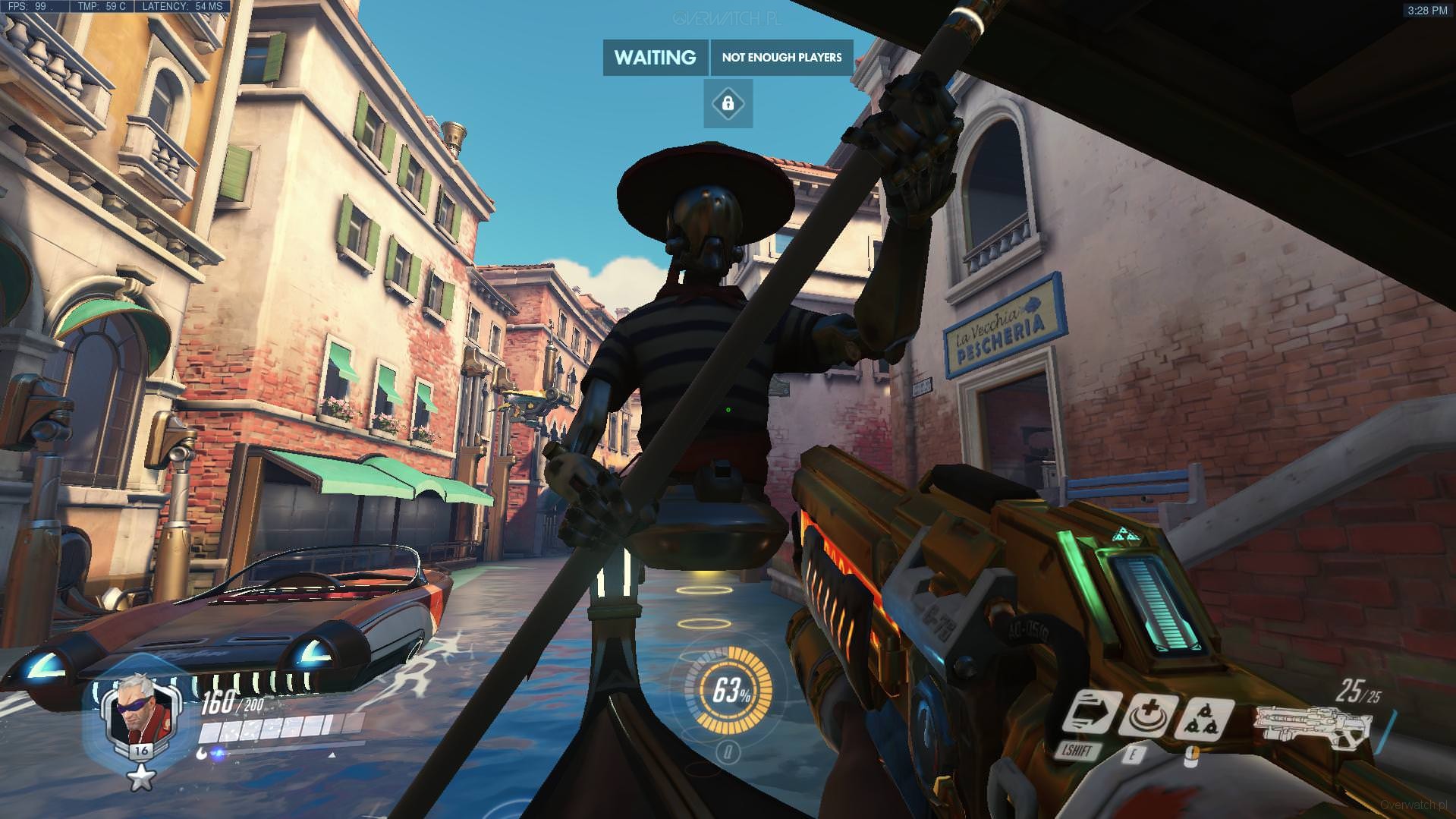This screenshot has height=819, width=1456.
Task: Select the locked objective padlock icon
Action: tap(728, 103)
